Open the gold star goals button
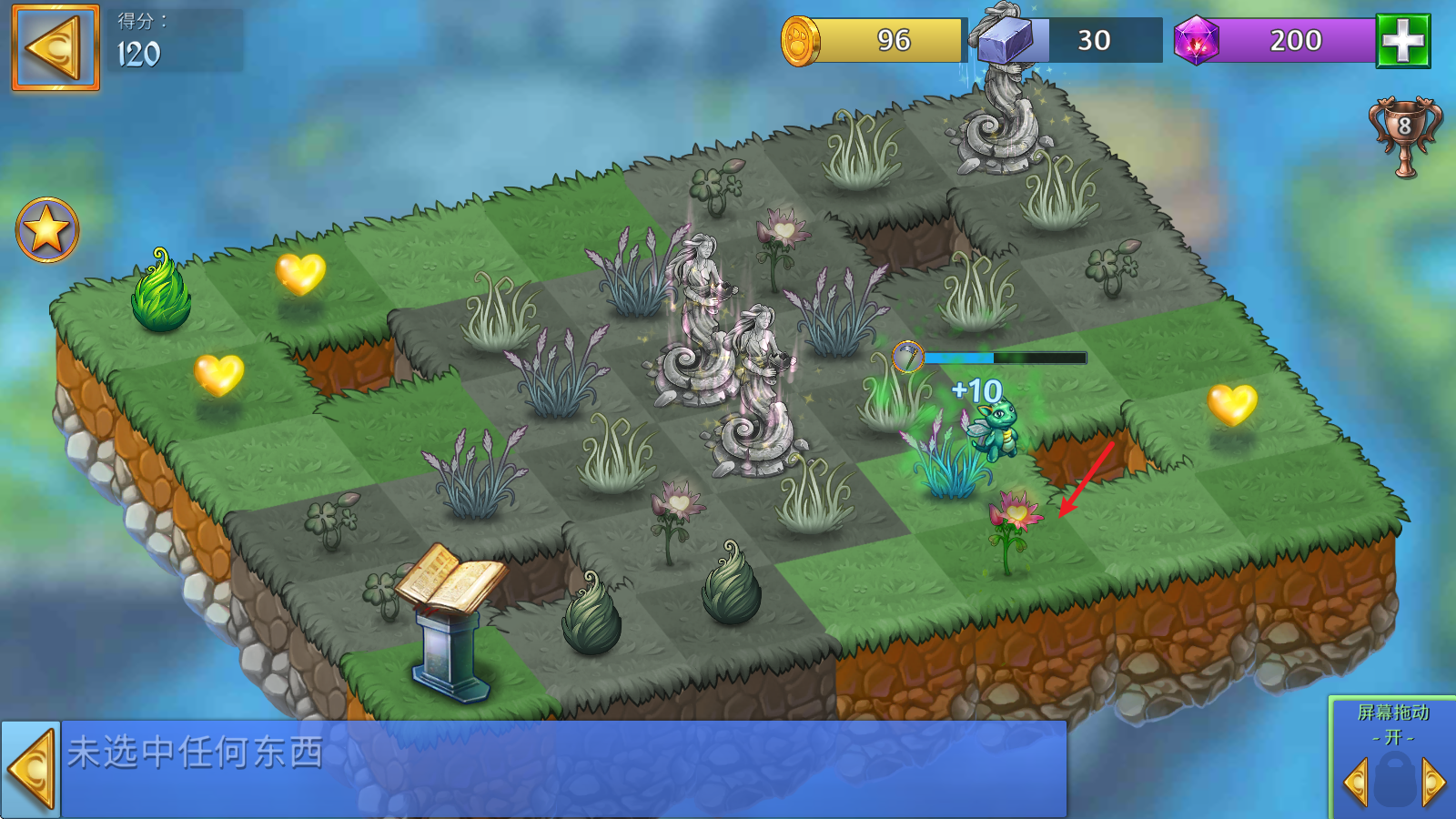This screenshot has height=819, width=1456. point(47,229)
